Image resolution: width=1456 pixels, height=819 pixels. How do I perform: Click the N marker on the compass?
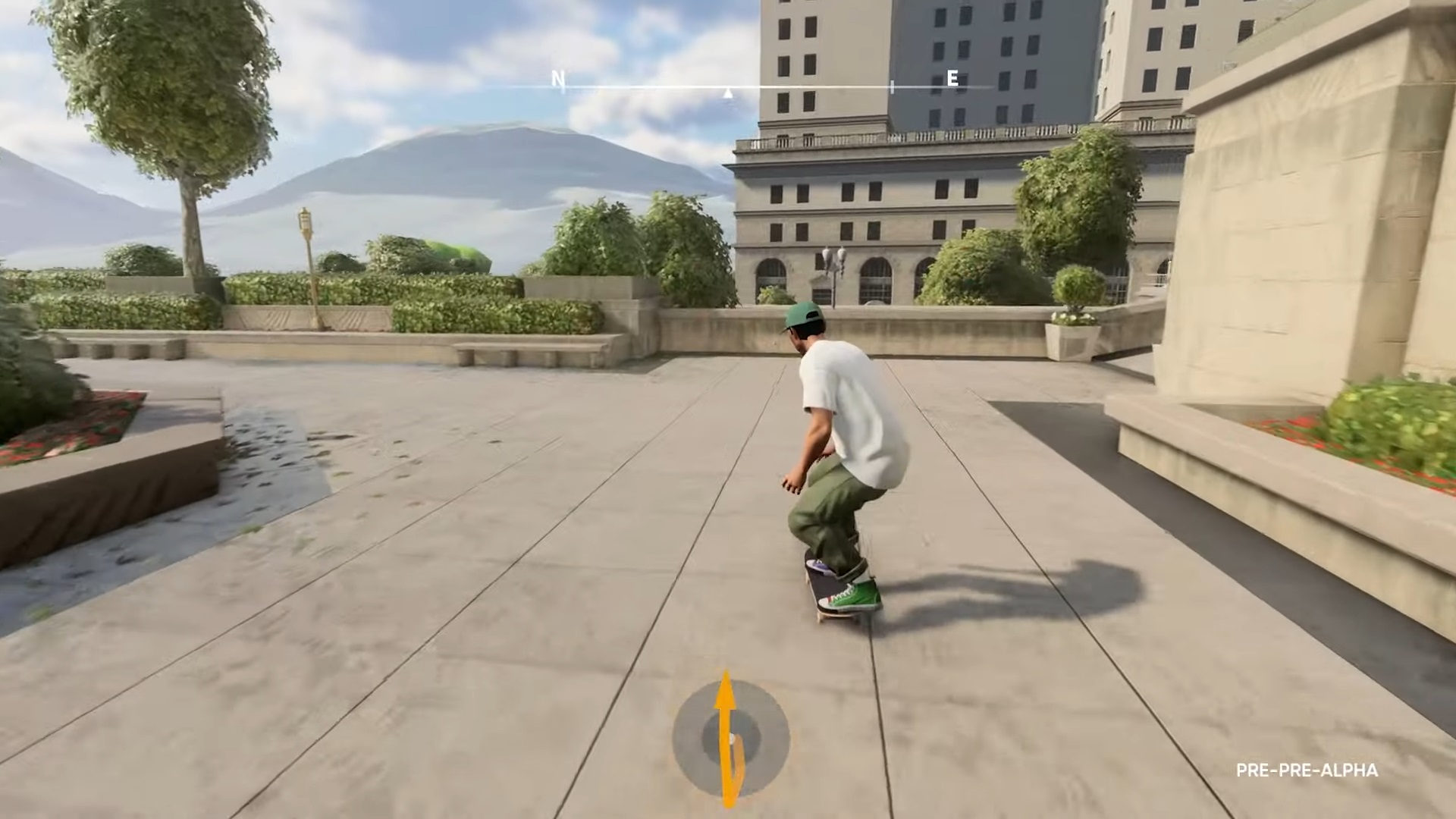559,78
